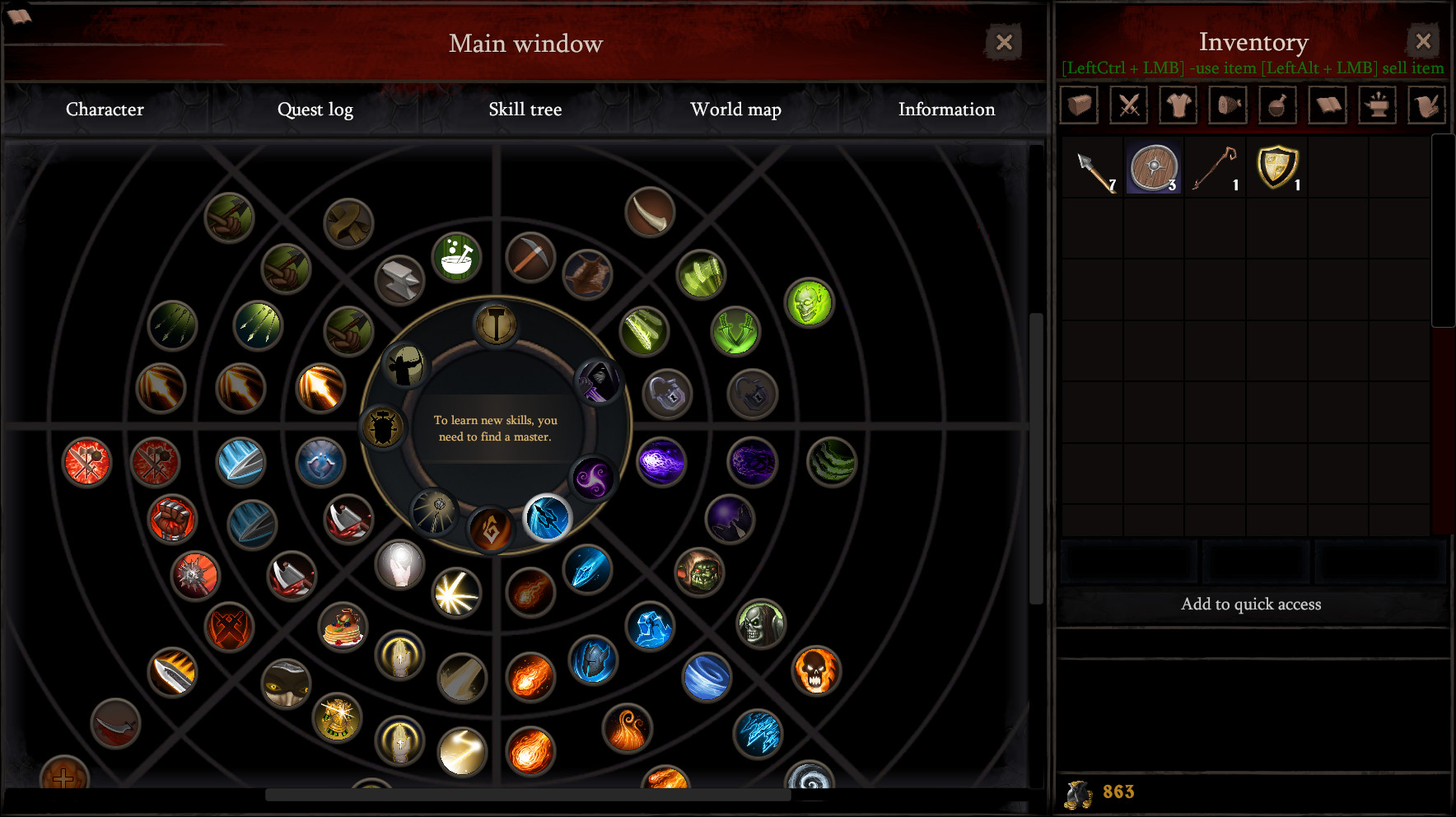Screen dimensions: 1456x817
Task: Open the quill scroll filter tab
Action: pos(1426,105)
